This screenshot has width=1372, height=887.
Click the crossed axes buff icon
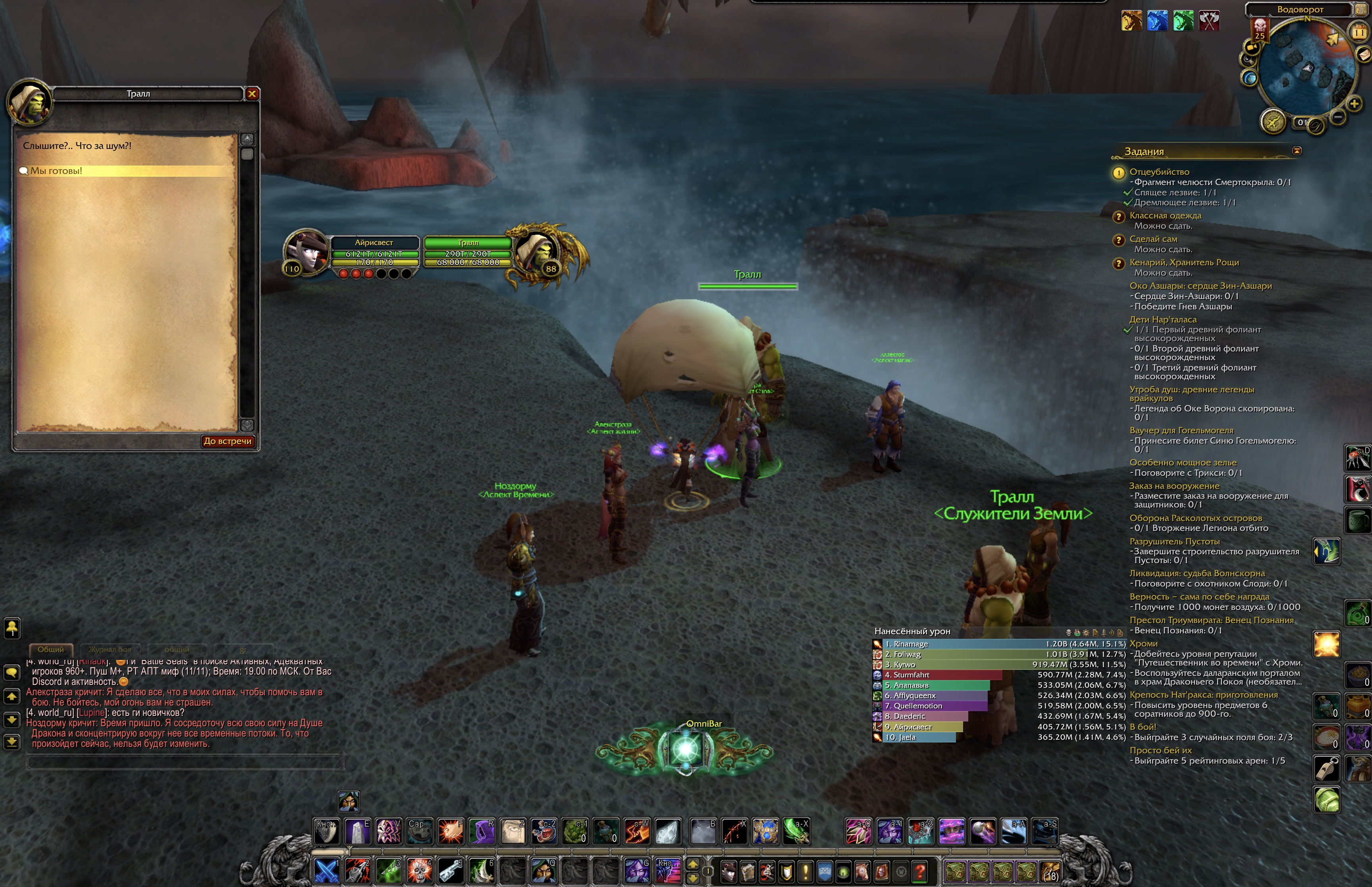(1209, 21)
